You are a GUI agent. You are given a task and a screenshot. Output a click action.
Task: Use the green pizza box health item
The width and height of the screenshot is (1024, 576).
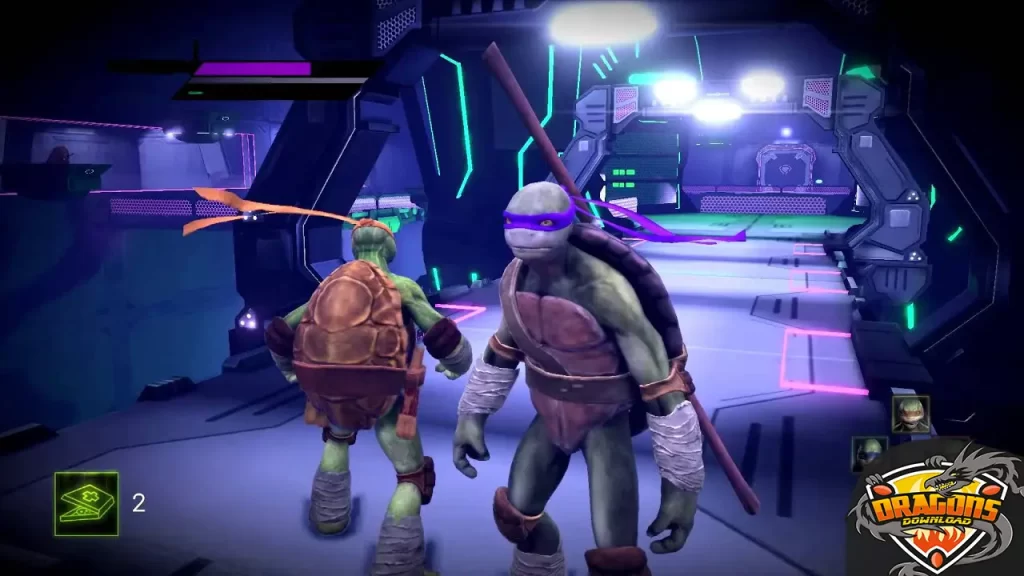[x=86, y=503]
